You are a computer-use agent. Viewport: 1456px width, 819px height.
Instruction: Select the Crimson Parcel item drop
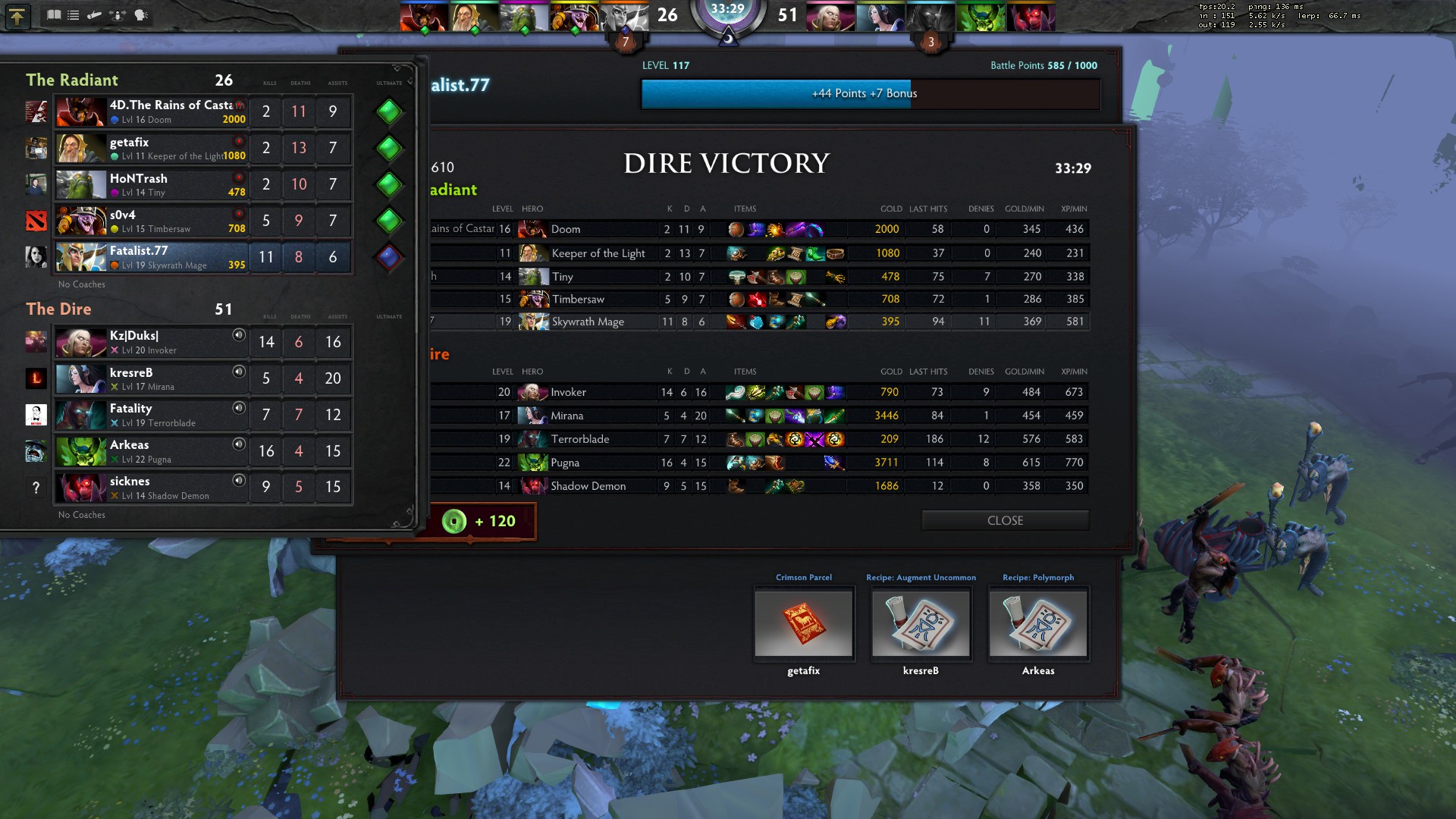(x=804, y=623)
